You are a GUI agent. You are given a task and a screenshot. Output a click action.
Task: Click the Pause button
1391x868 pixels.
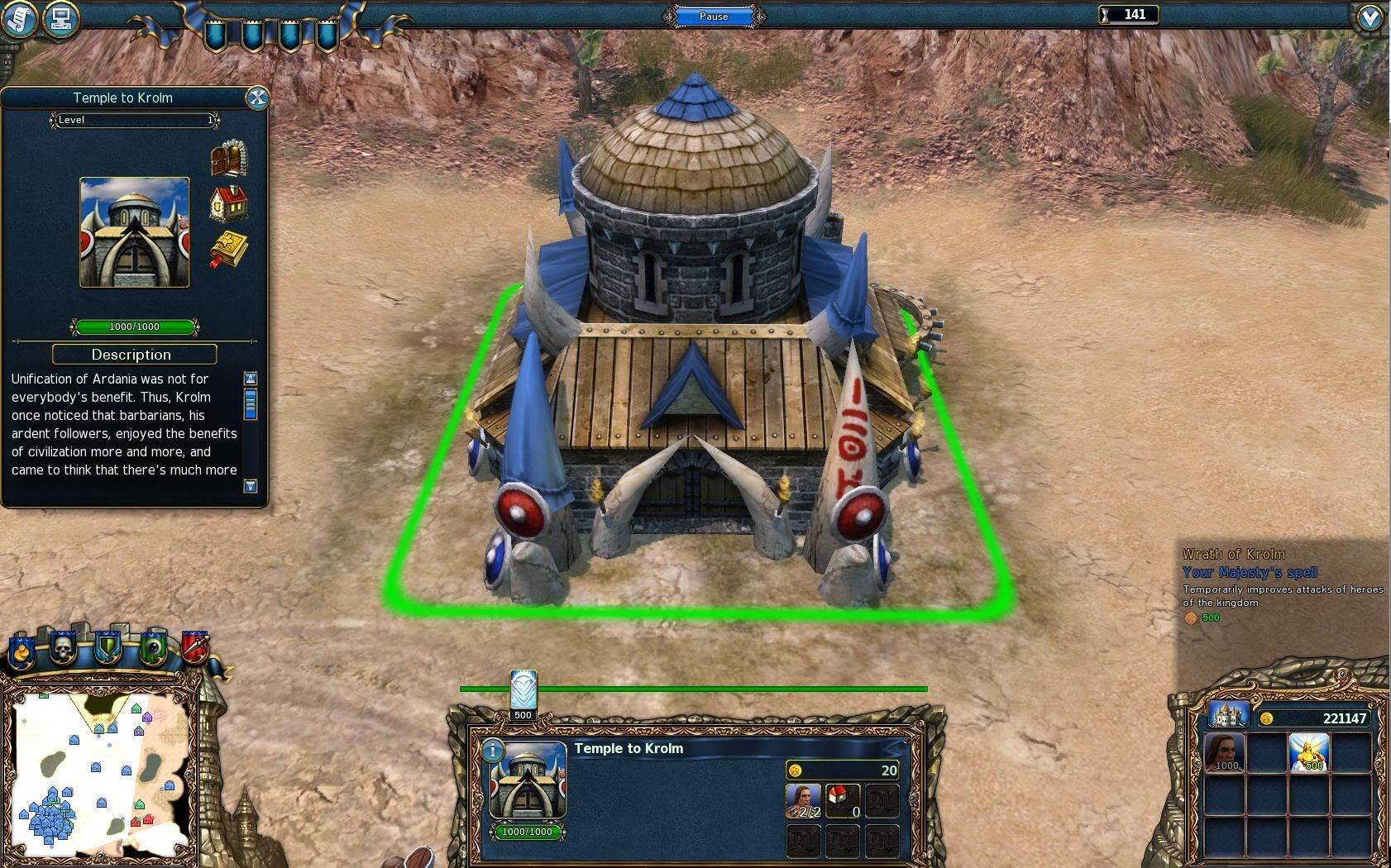click(714, 16)
